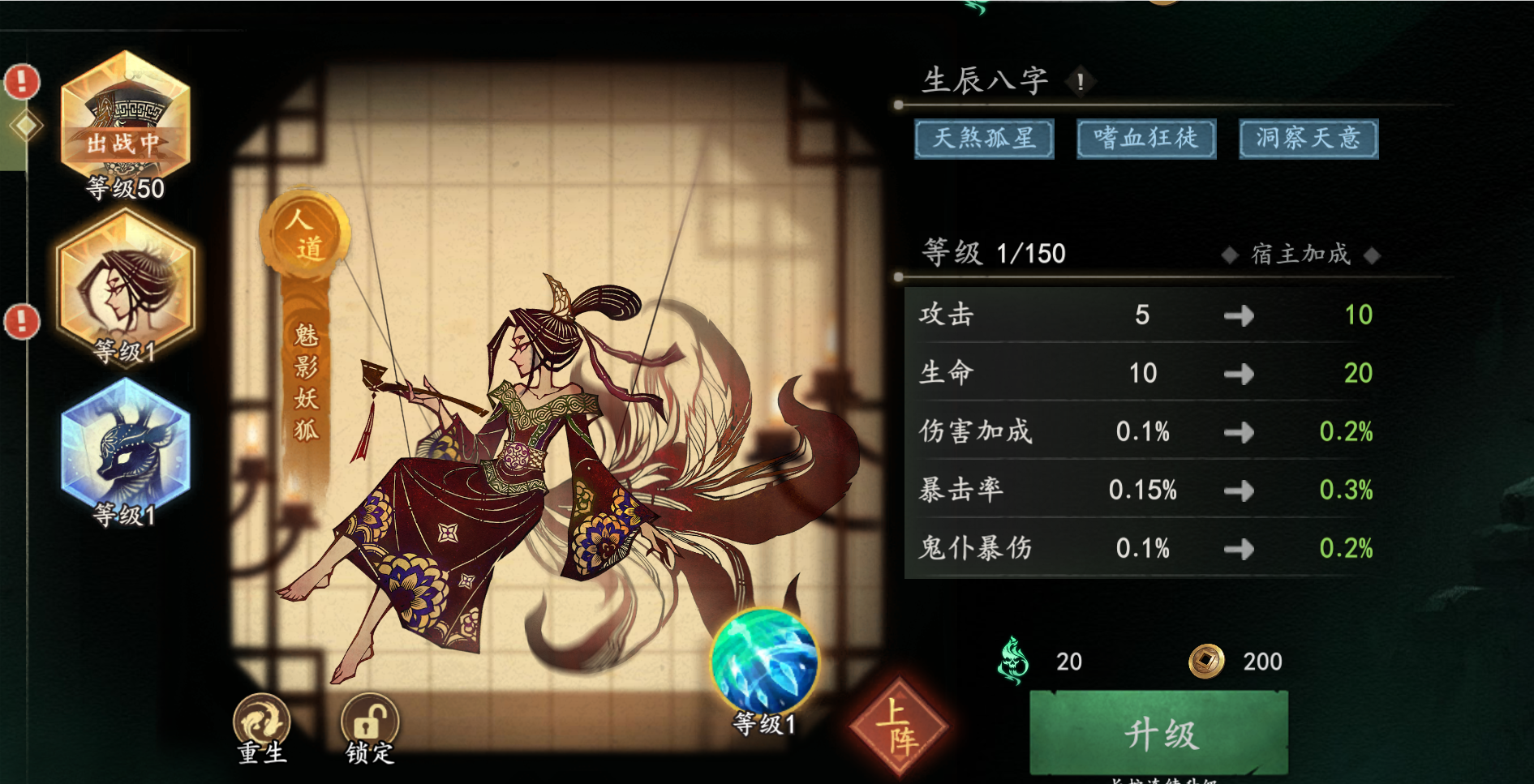Click the red alert badge near the second portrait
This screenshot has height=784, width=1534.
tap(20, 323)
